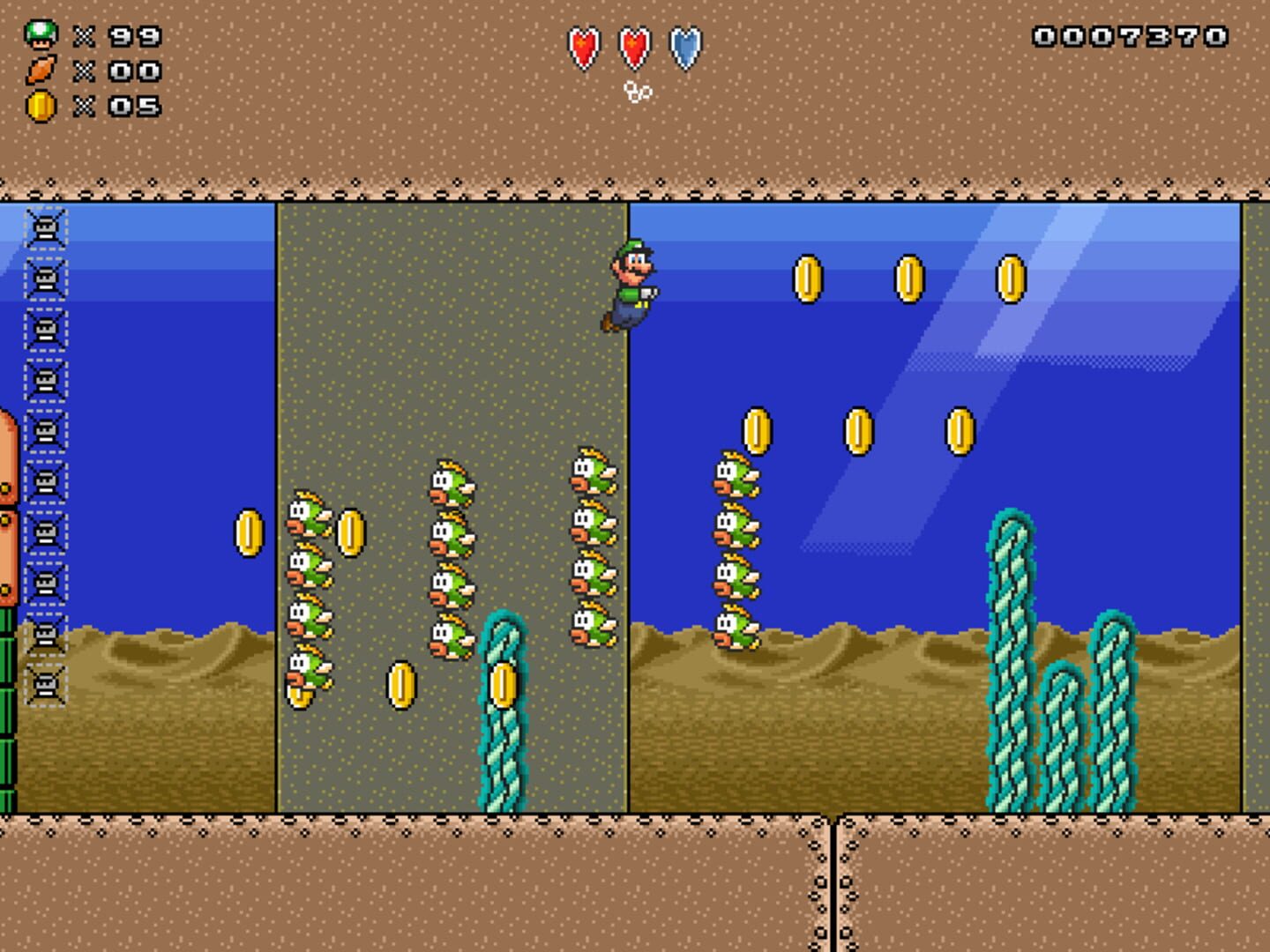Click the bubbles below the hearts
This screenshot has width=1270, height=952.
pyautogui.click(x=638, y=90)
